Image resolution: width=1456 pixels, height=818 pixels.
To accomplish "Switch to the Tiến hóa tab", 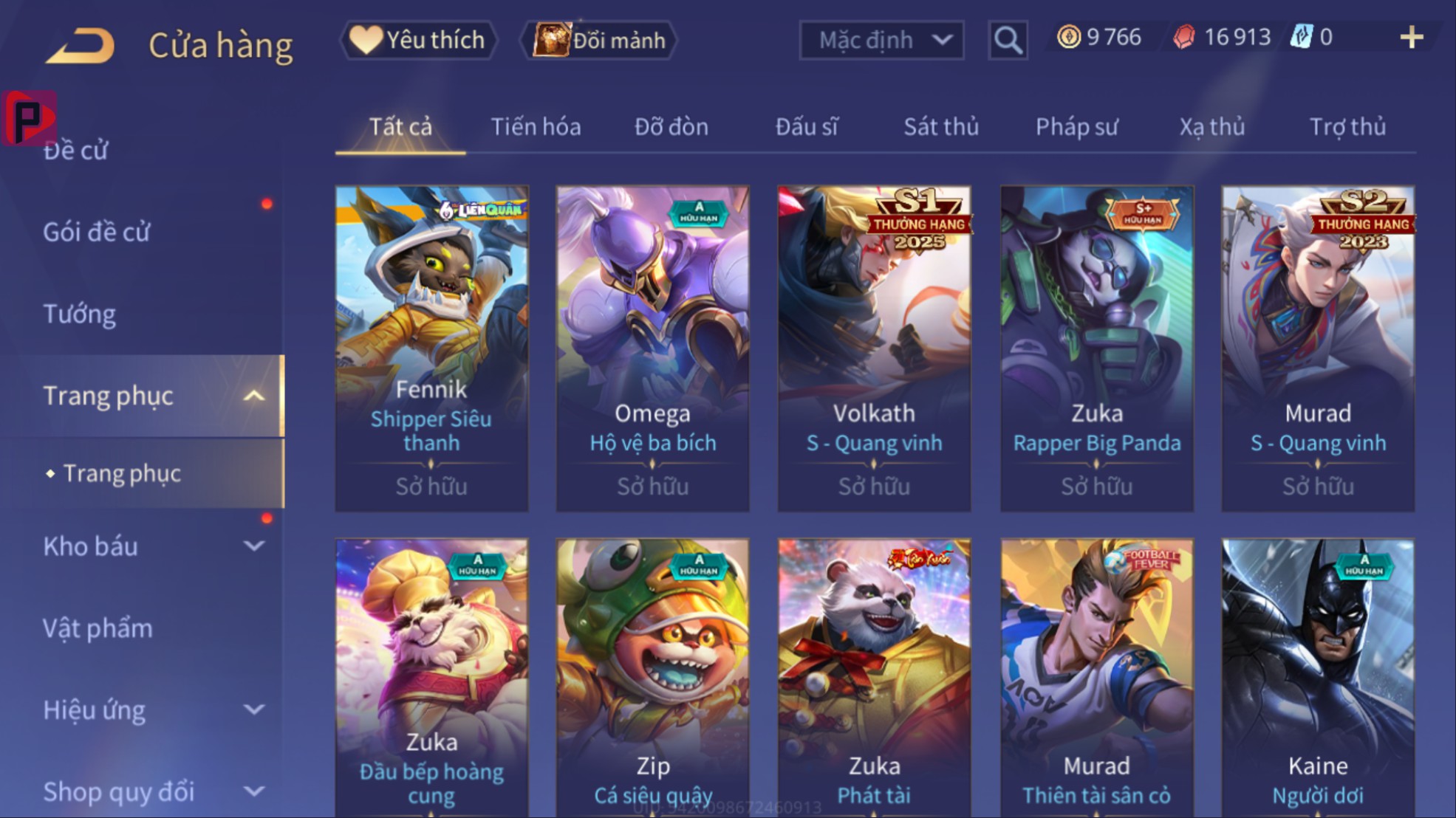I will pos(536,127).
